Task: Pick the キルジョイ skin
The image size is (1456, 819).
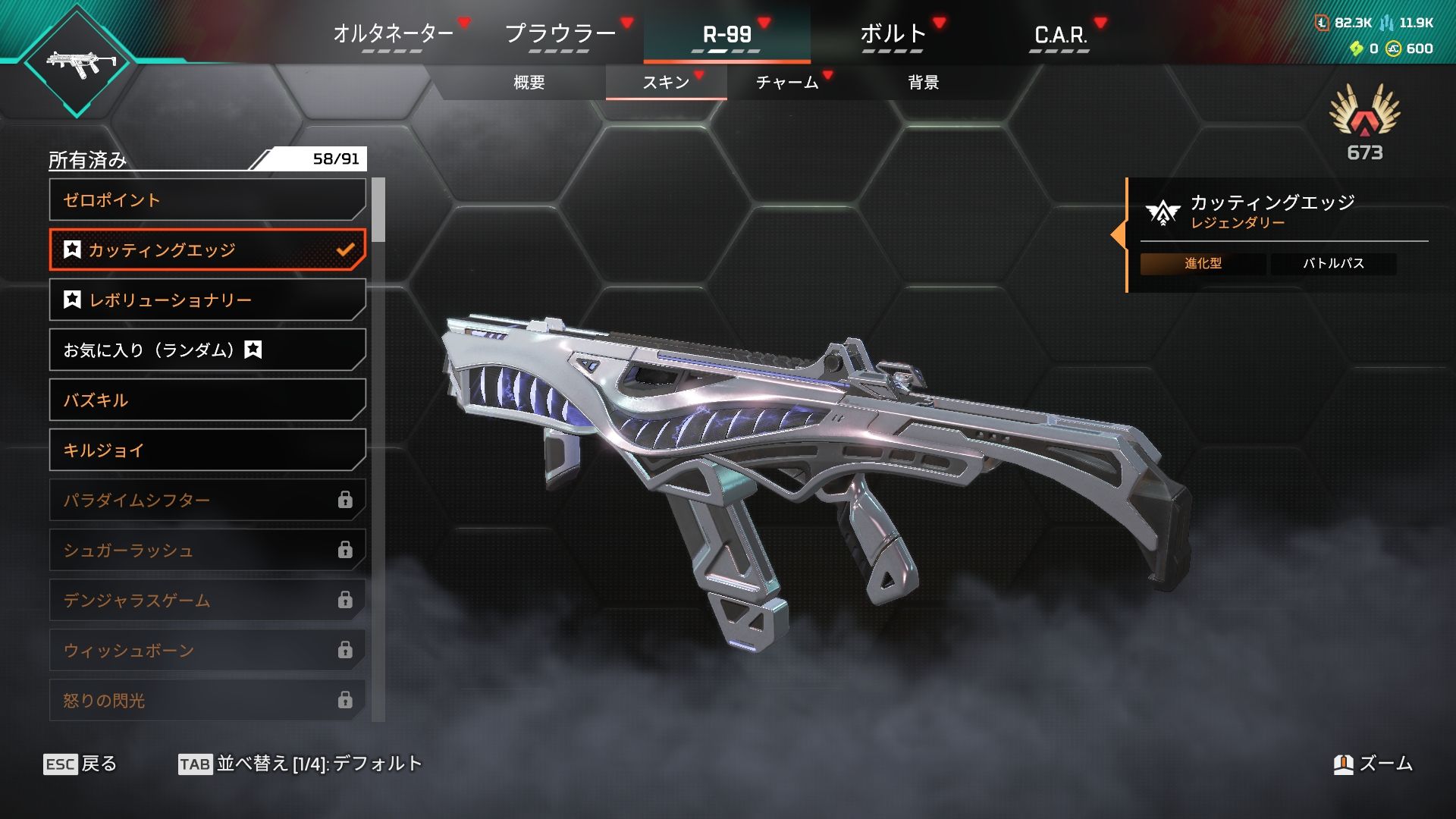Action: coord(207,450)
